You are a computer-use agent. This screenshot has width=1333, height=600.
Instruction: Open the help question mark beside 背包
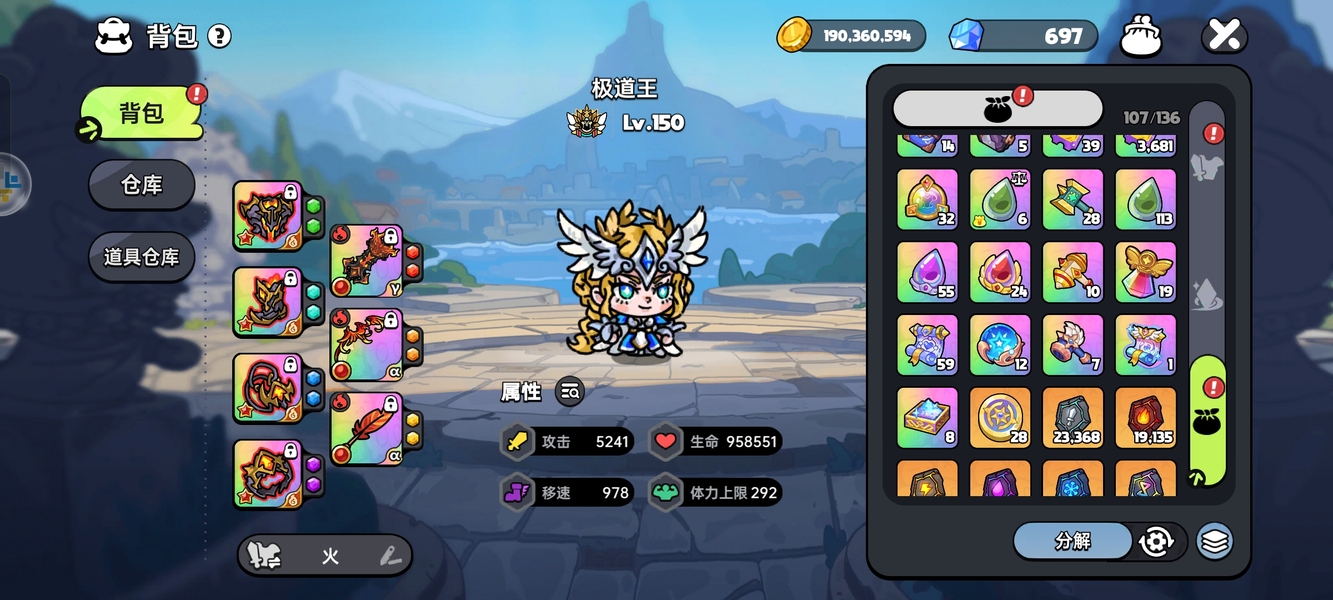pos(219,37)
